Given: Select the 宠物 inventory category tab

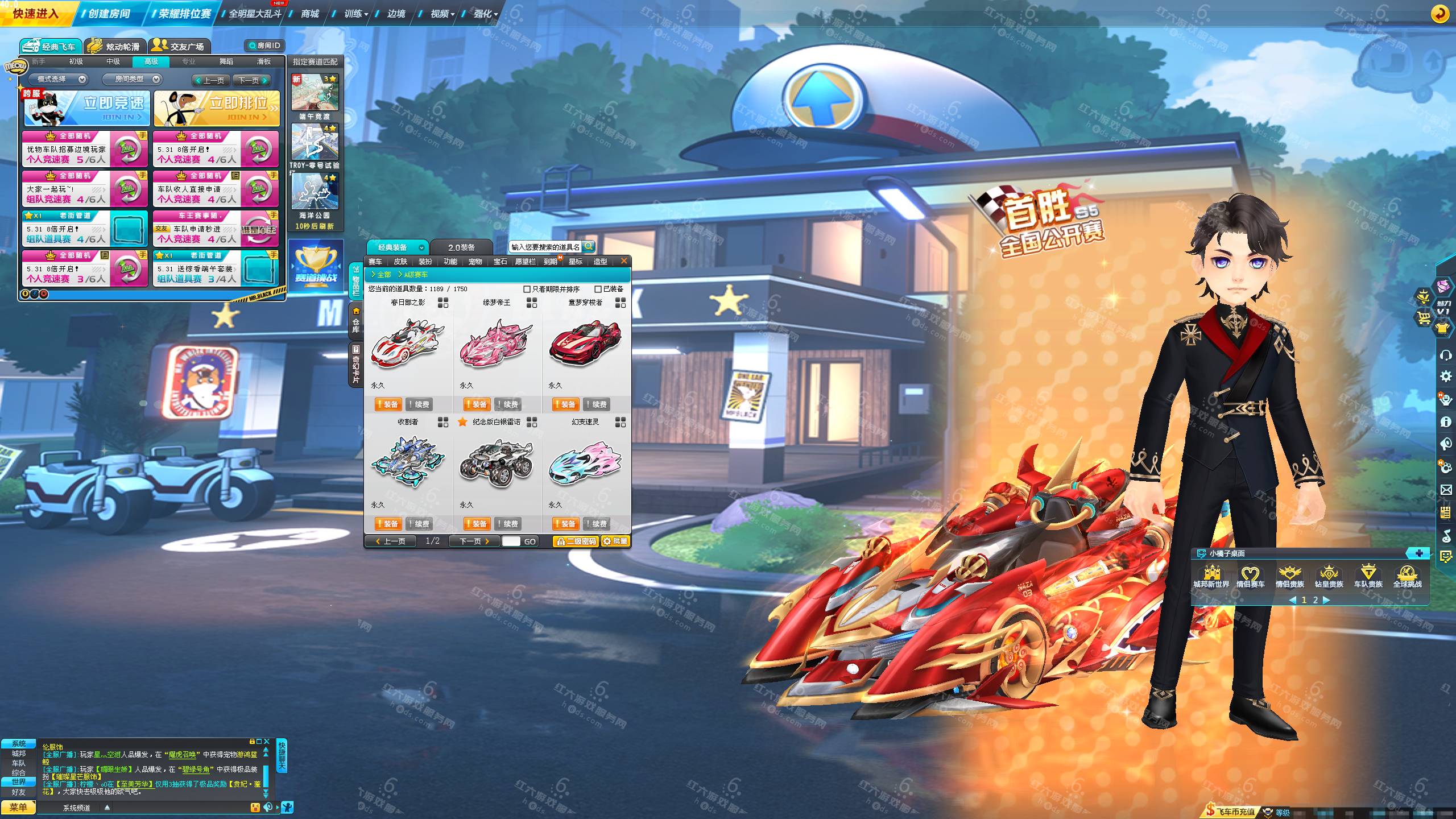Looking at the screenshot, I should pos(475,262).
